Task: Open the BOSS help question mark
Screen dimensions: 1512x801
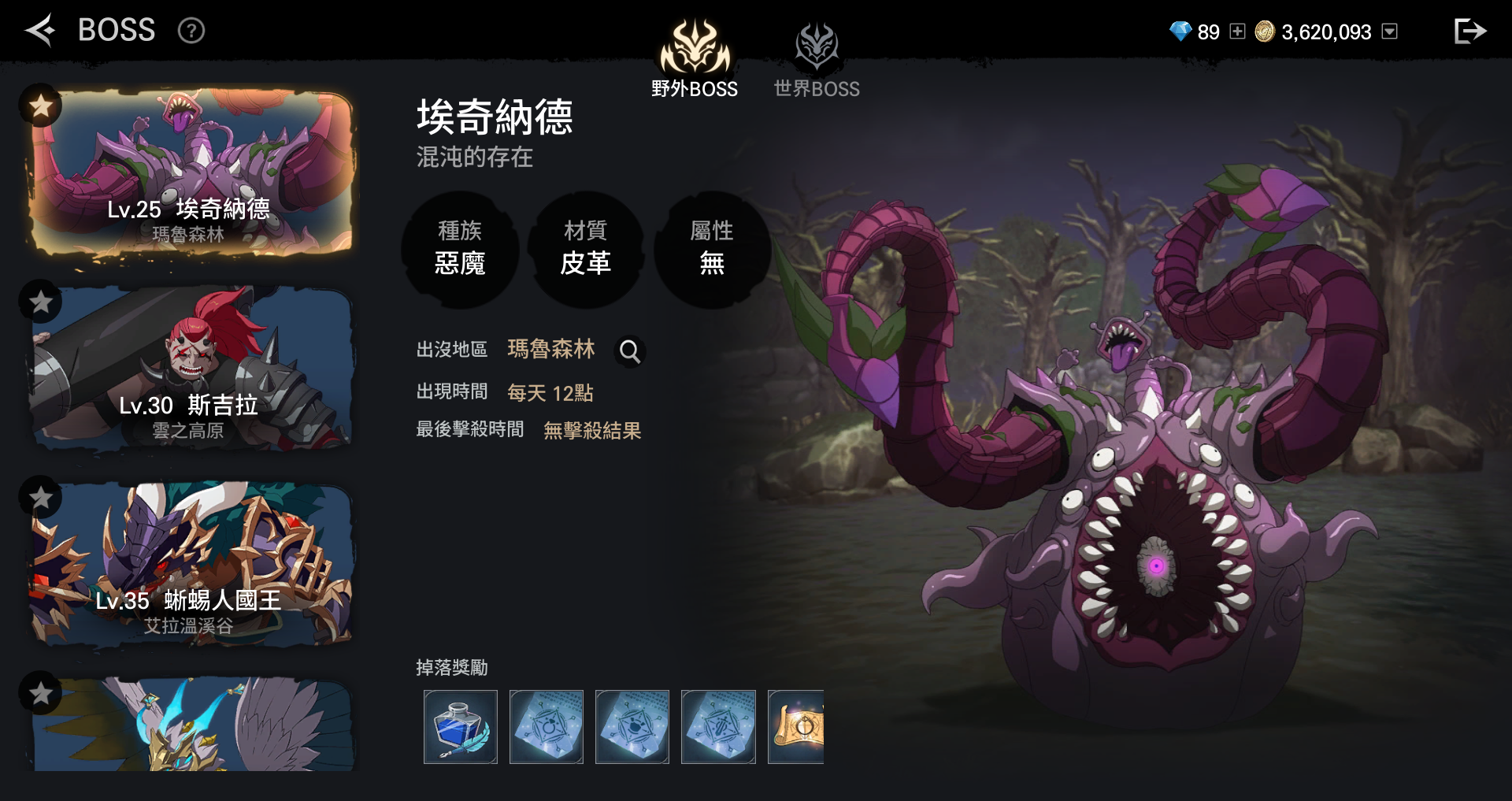Action: 191,31
